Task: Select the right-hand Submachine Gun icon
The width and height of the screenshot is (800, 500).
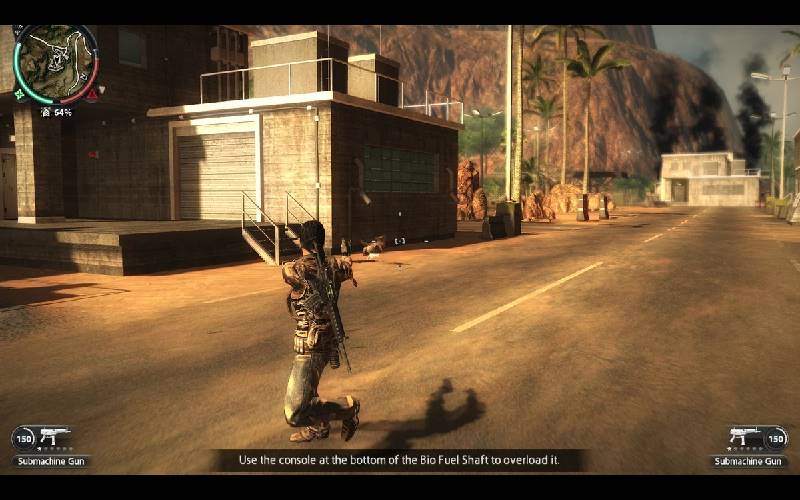Action: 744,436
